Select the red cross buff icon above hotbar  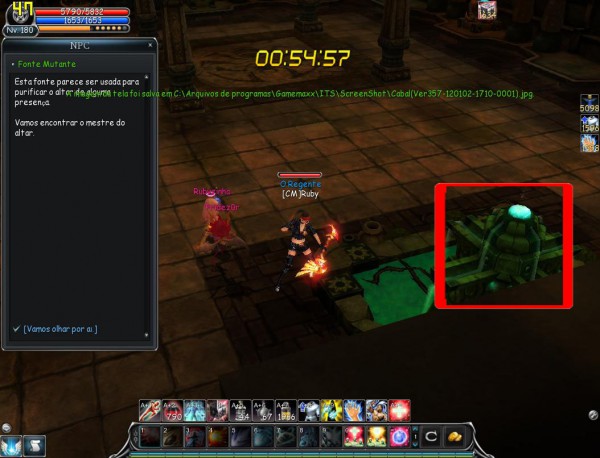pos(400,410)
